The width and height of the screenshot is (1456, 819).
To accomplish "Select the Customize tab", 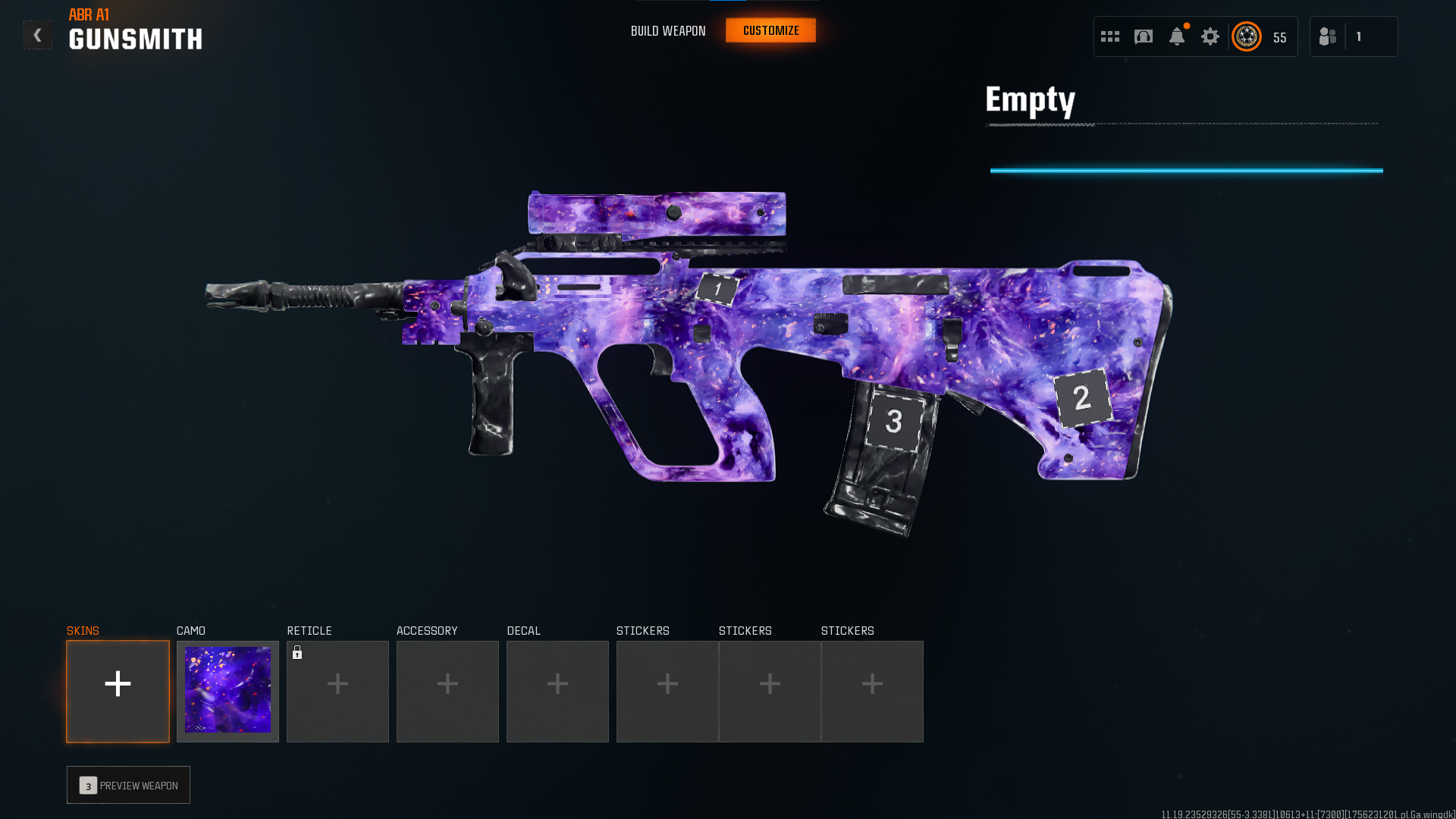I will coord(770,30).
